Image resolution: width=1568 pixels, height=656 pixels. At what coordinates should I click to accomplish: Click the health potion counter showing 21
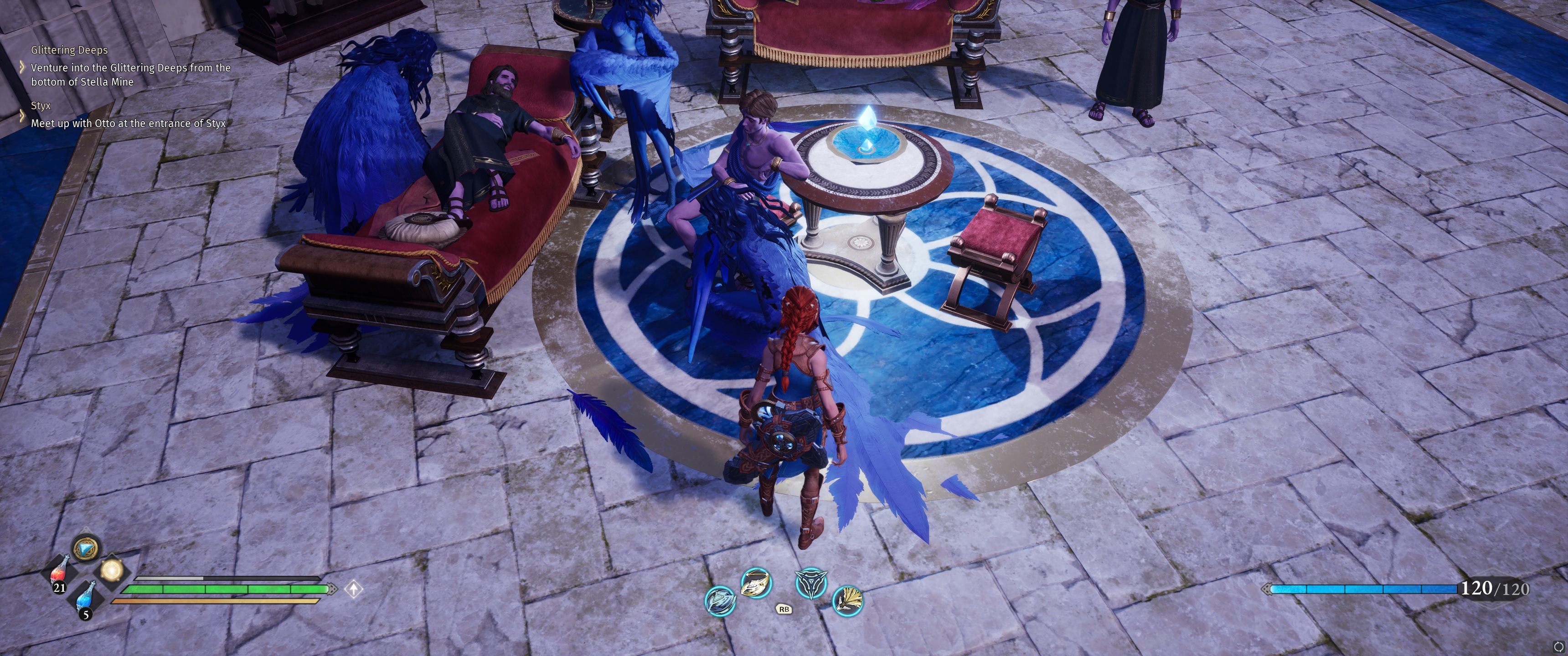(60, 589)
